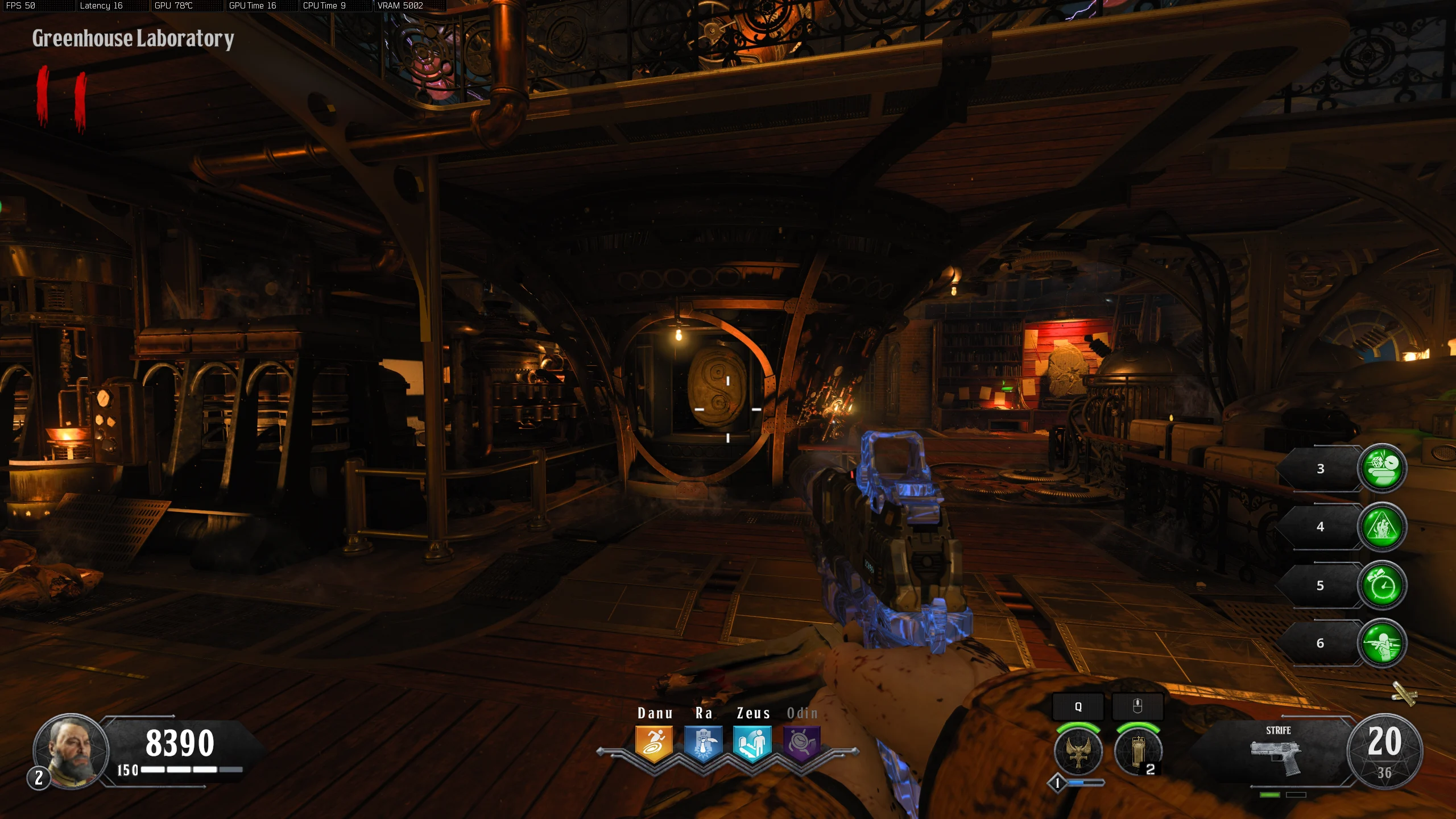The height and width of the screenshot is (819, 1456).
Task: Activate the golden winged special weapon
Action: click(x=1078, y=752)
